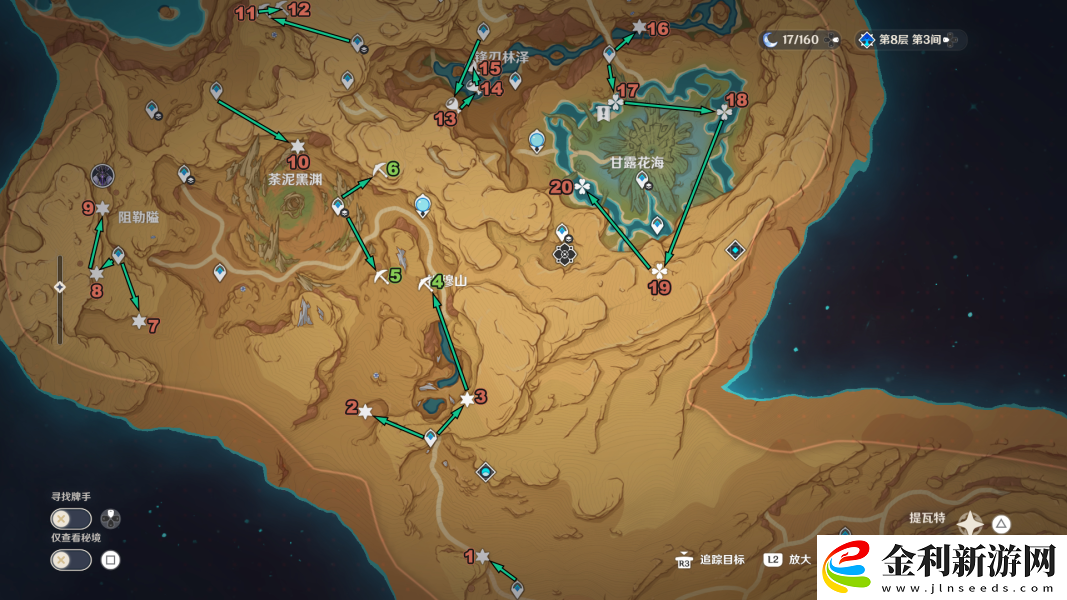Click the map zoom slider handle
This screenshot has width=1067, height=600.
[59, 287]
